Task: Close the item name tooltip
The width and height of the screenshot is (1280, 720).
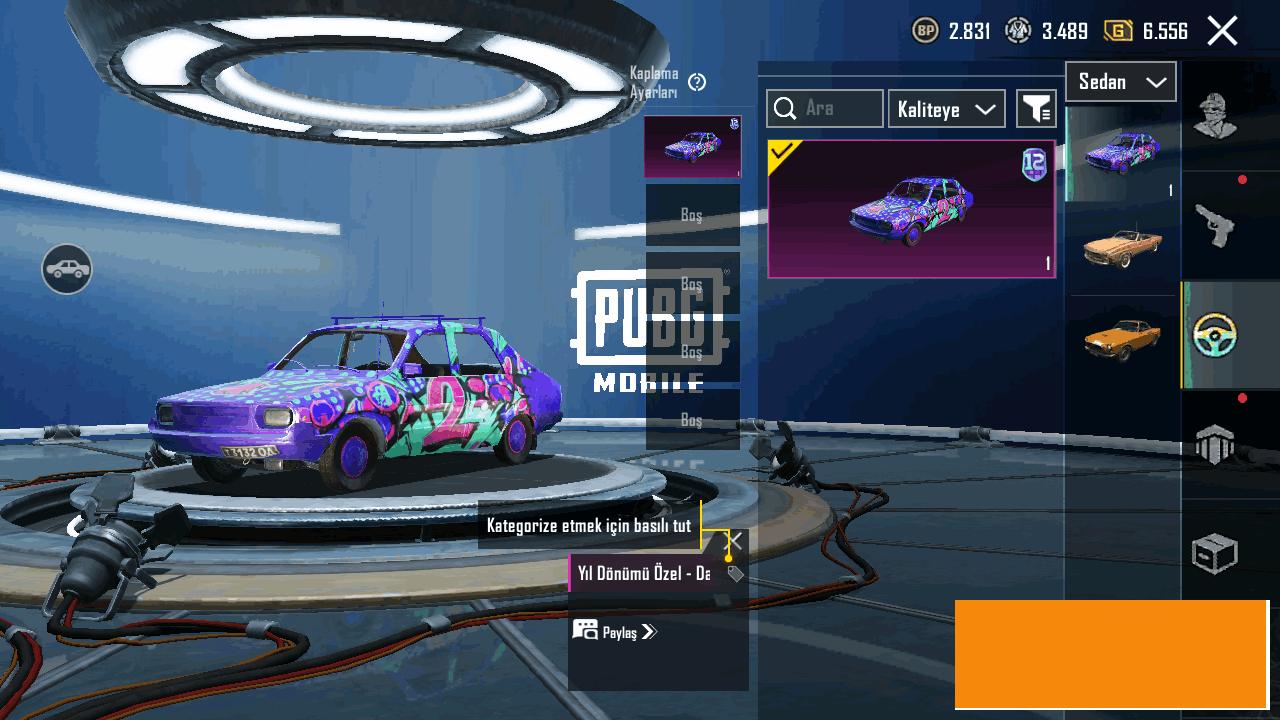Action: (733, 541)
